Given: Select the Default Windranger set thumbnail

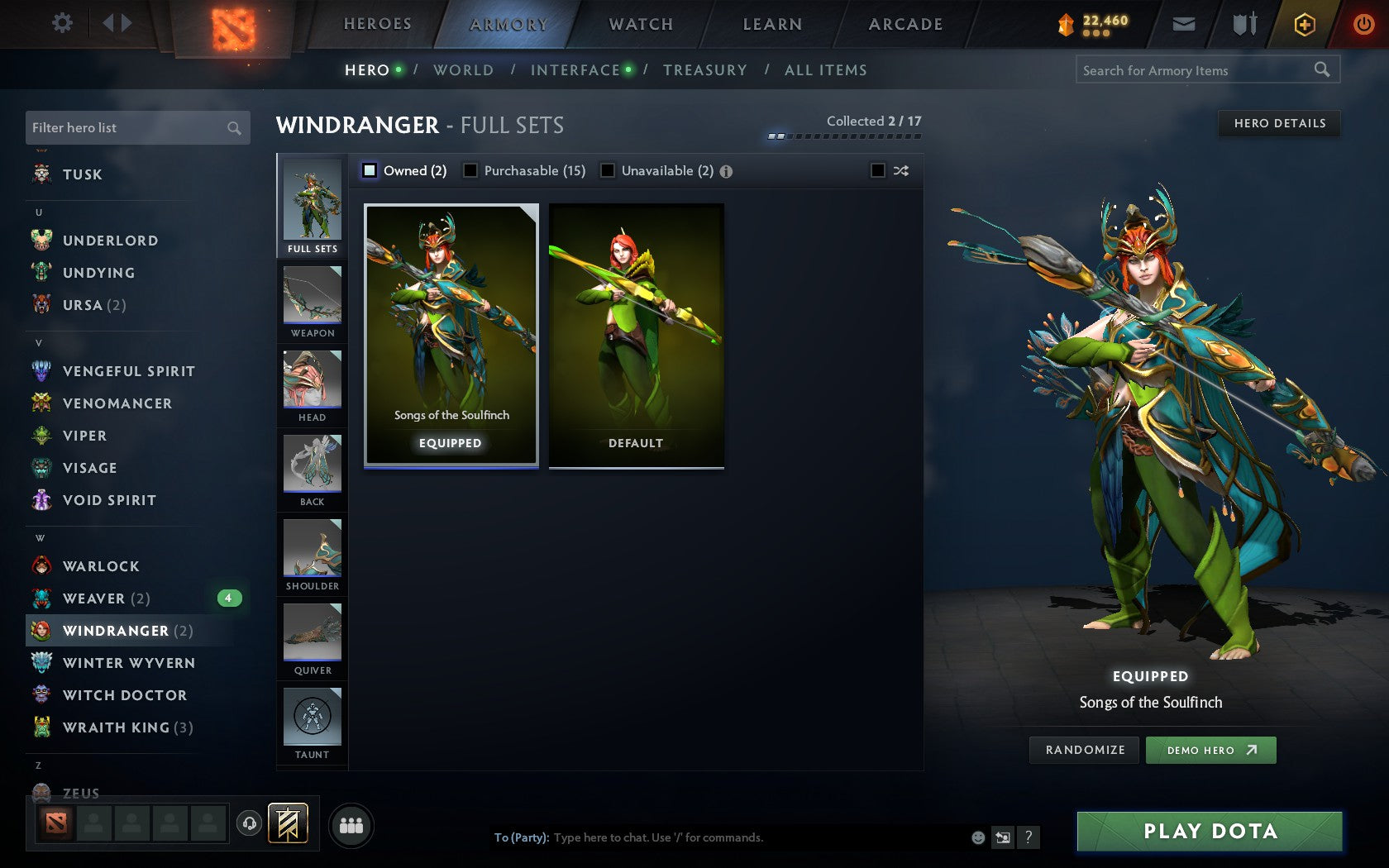Looking at the screenshot, I should (x=636, y=331).
